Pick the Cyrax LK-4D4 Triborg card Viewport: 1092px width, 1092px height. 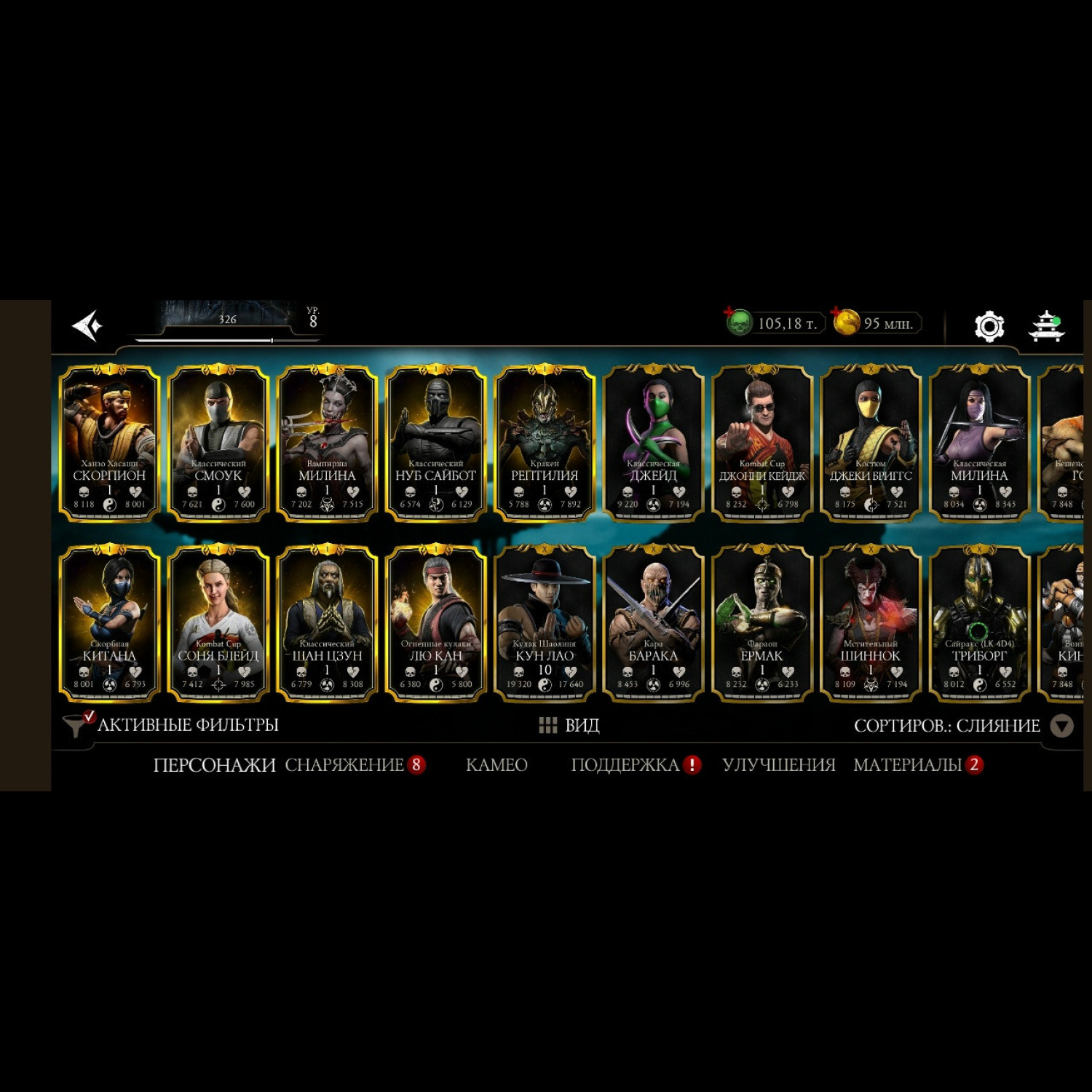click(979, 623)
